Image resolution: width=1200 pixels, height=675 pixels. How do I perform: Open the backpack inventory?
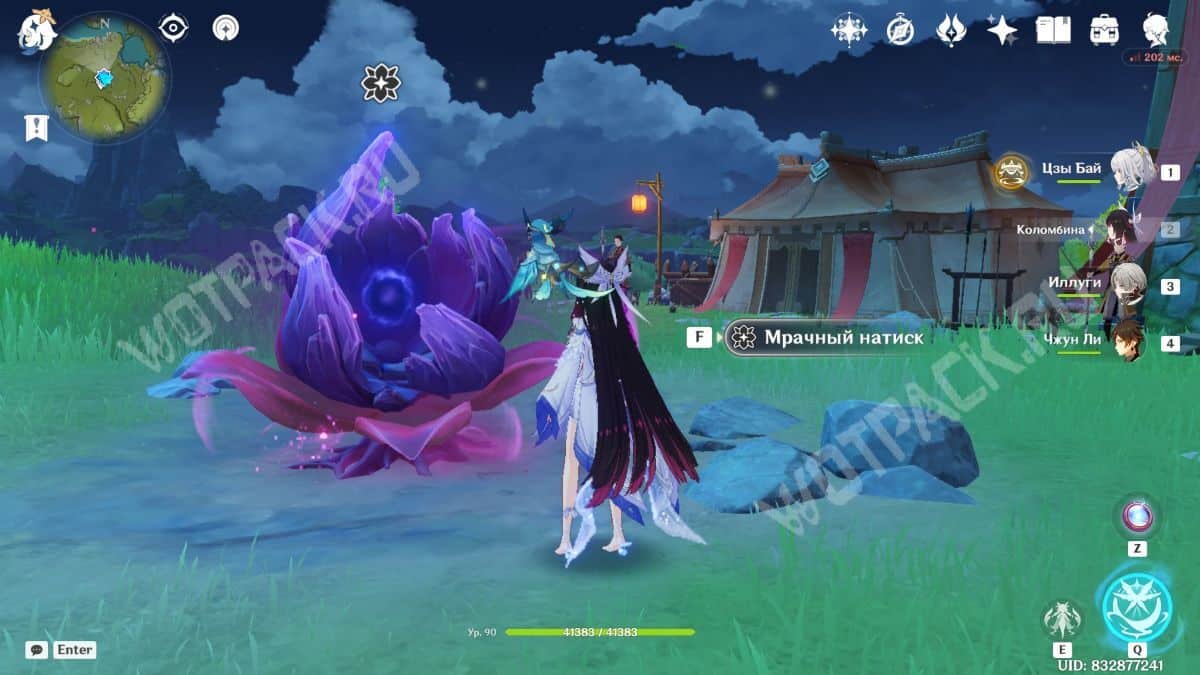pyautogui.click(x=1105, y=30)
